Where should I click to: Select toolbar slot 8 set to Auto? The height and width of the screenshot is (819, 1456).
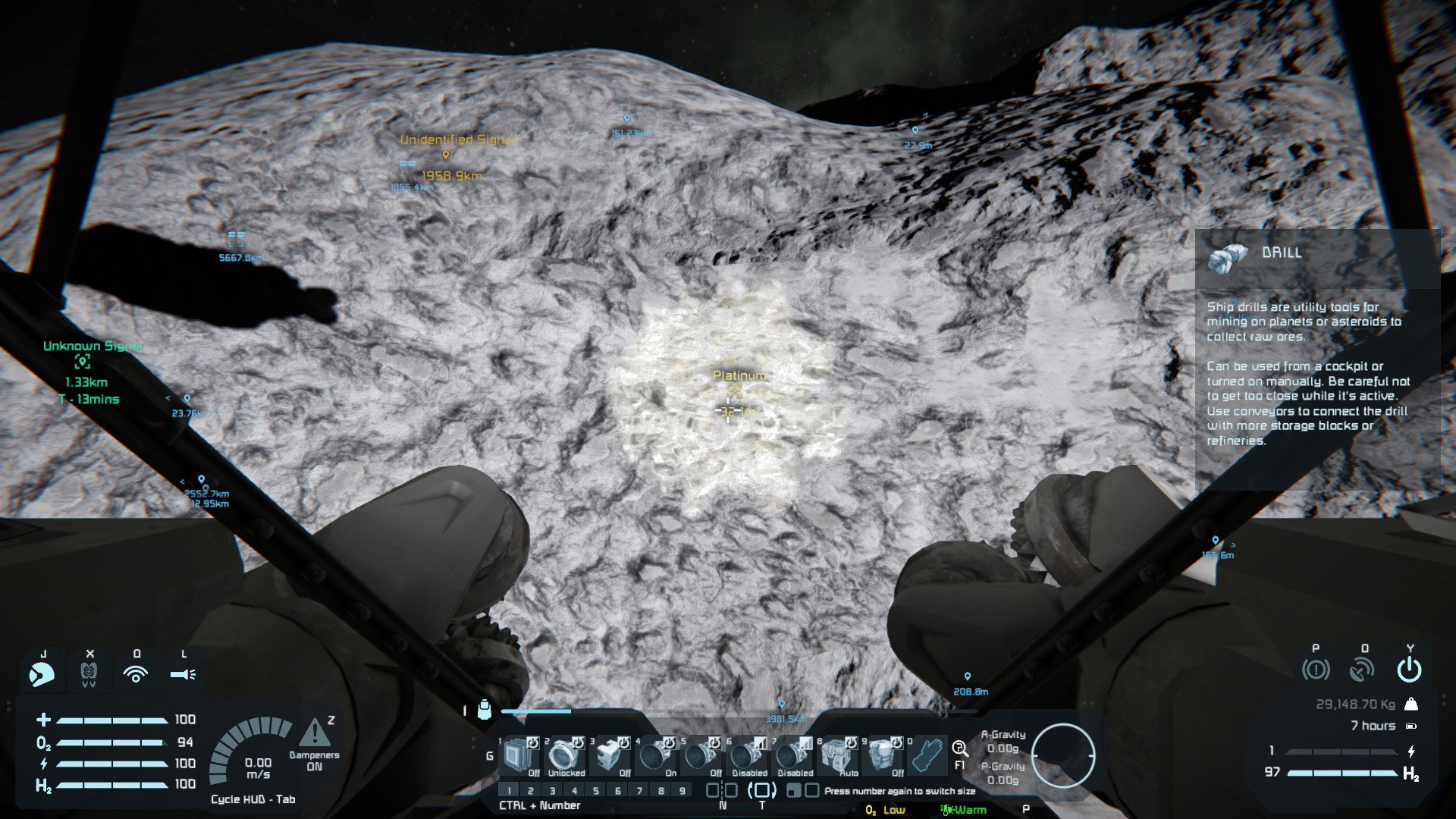point(836,756)
